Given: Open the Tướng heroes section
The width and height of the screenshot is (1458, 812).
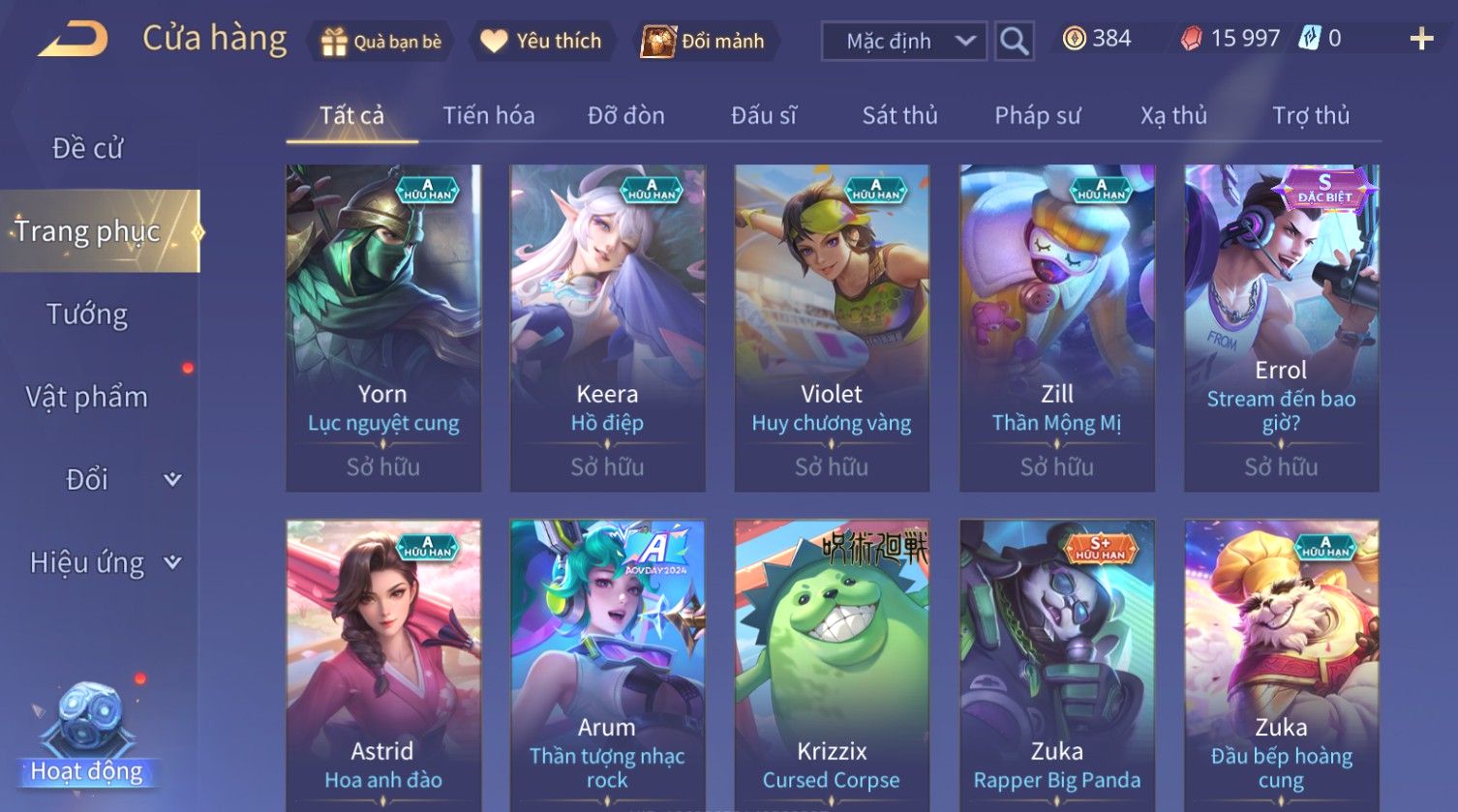Looking at the screenshot, I should [x=87, y=315].
